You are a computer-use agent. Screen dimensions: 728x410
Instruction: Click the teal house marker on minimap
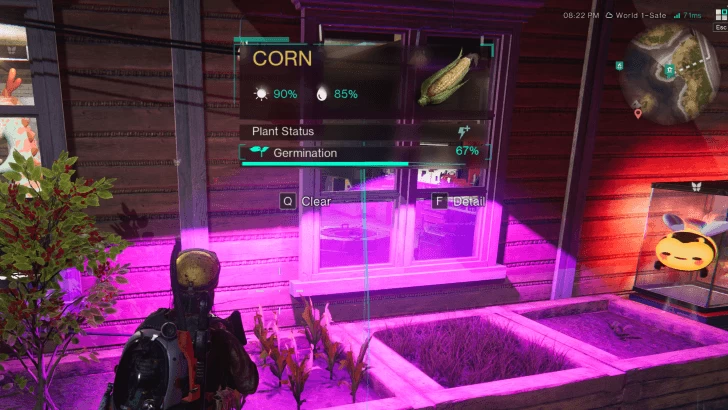pos(670,70)
